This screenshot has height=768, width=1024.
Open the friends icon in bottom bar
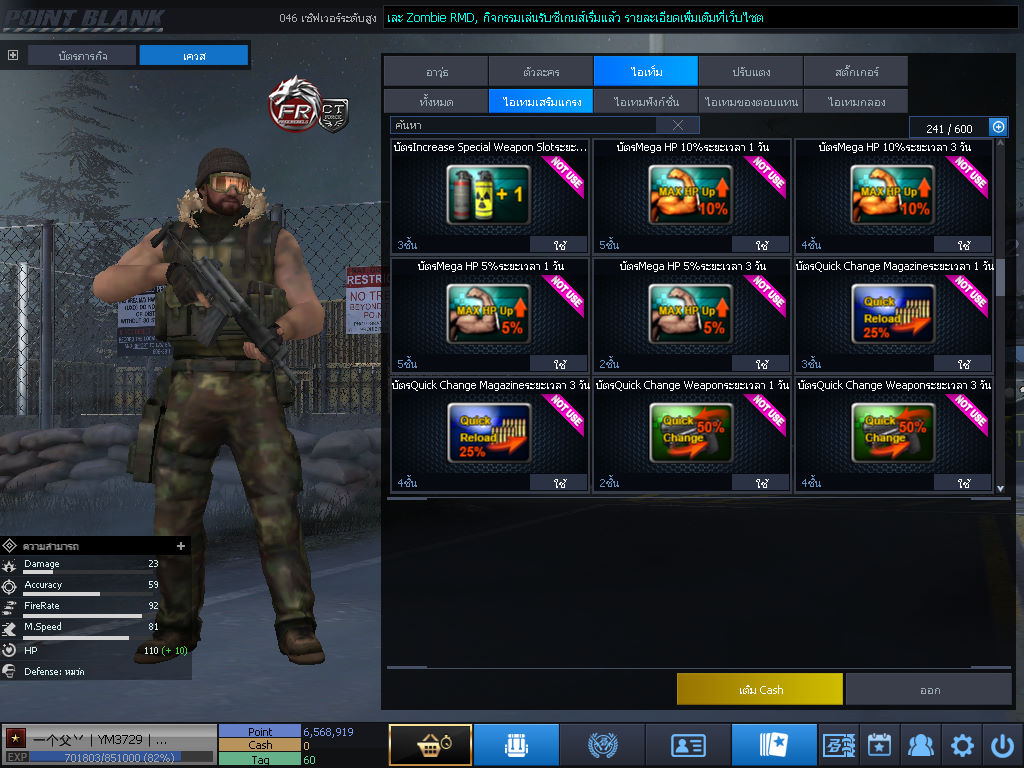pyautogui.click(x=920, y=745)
